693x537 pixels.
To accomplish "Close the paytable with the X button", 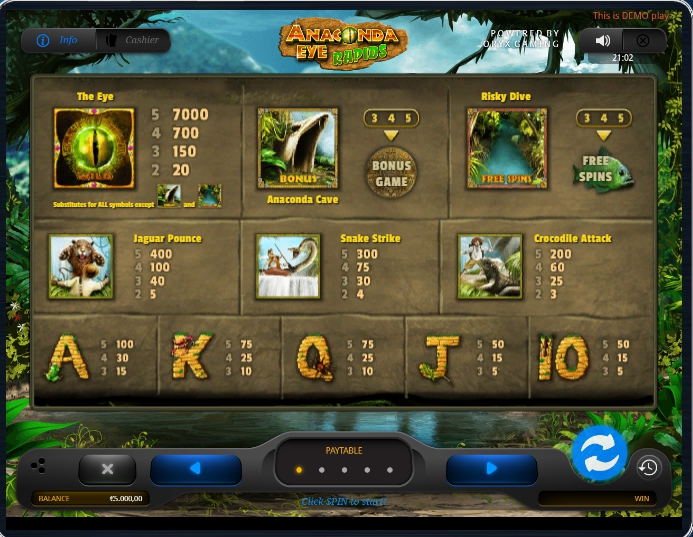I will coord(107,468).
